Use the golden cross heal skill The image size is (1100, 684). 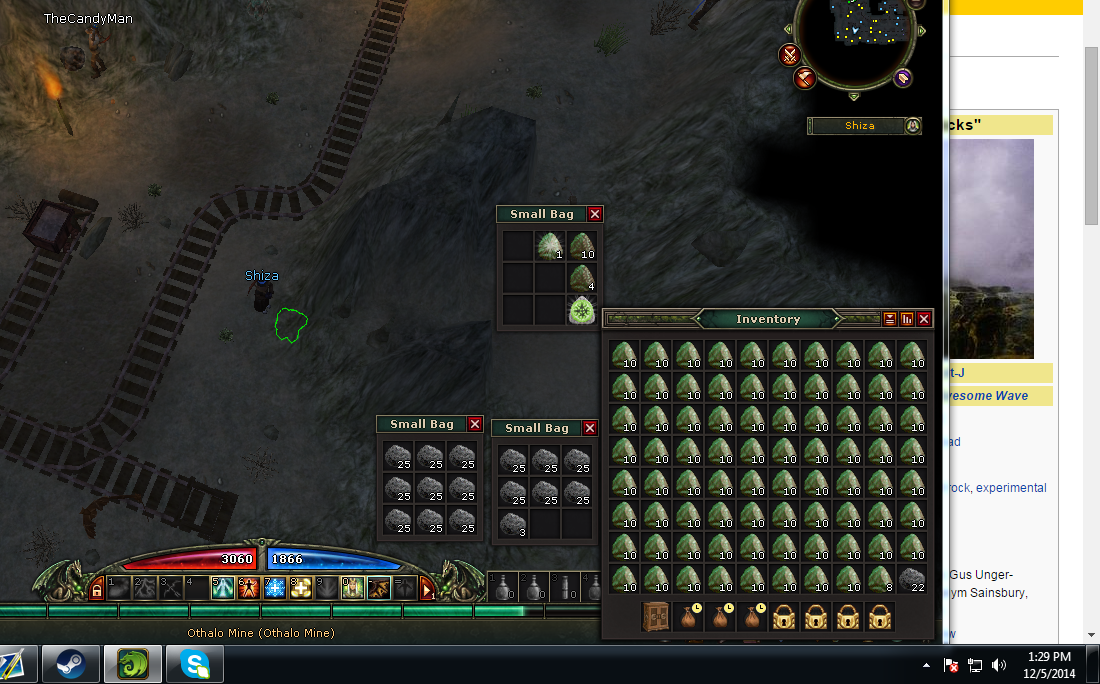(300, 588)
